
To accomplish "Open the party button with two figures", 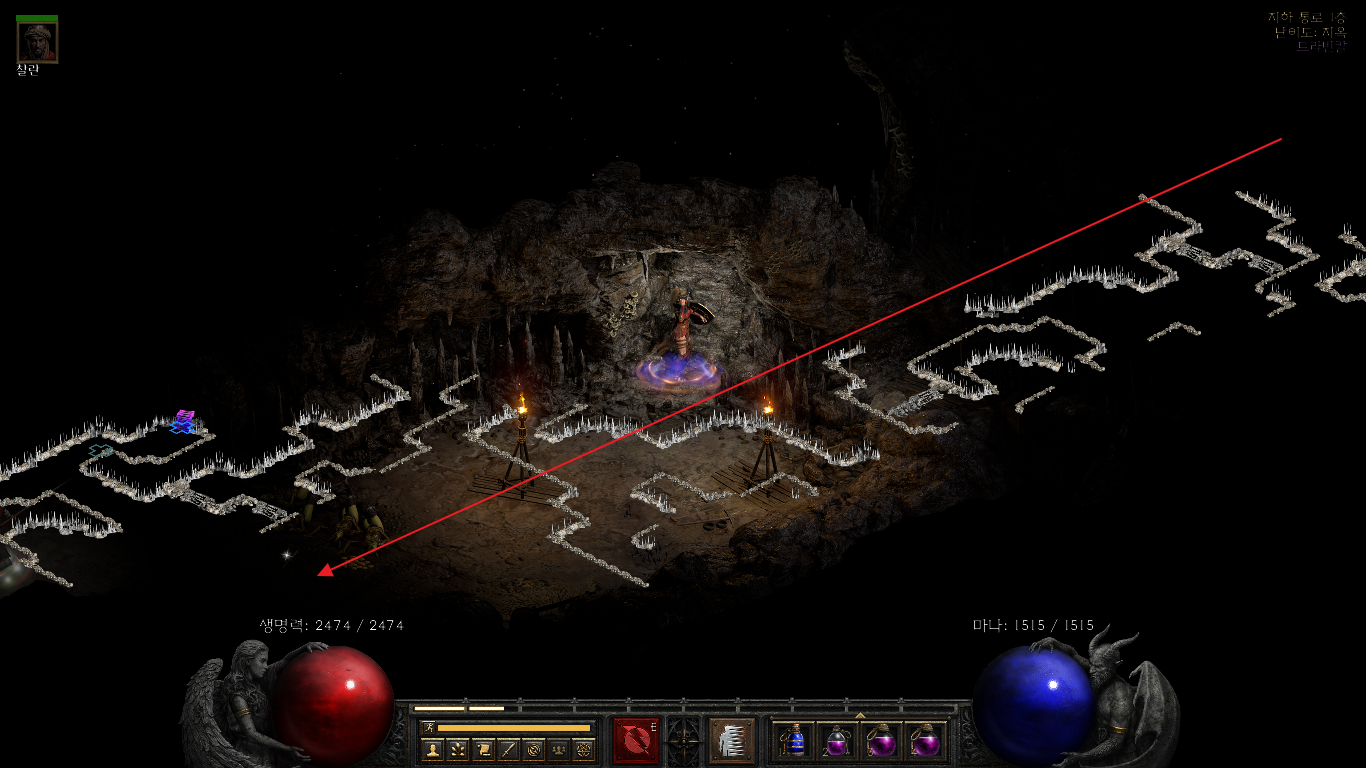I will point(558,749).
